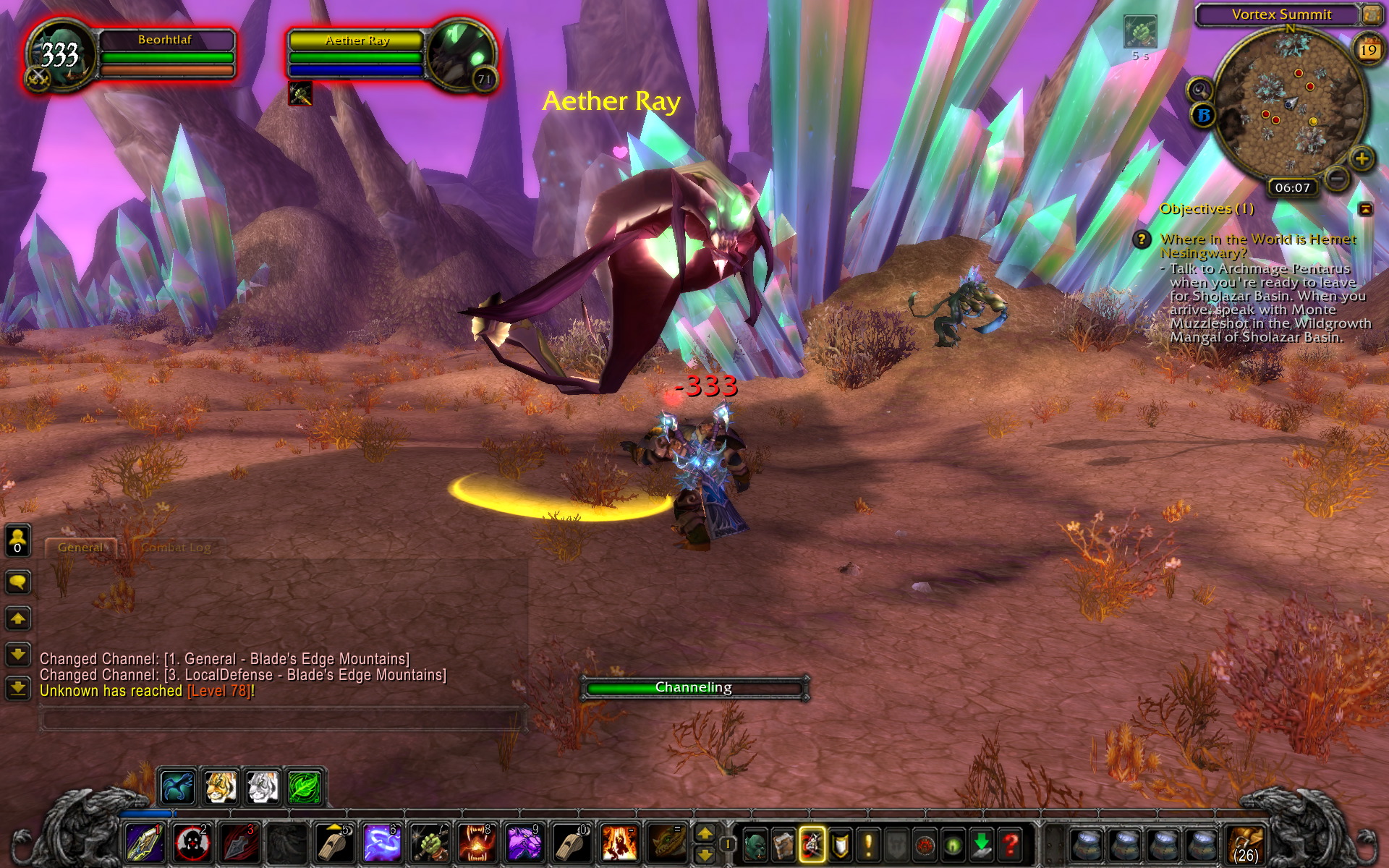Viewport: 1389px width, 868px height.
Task: Open the calendar showing day 19
Action: click(x=1367, y=49)
